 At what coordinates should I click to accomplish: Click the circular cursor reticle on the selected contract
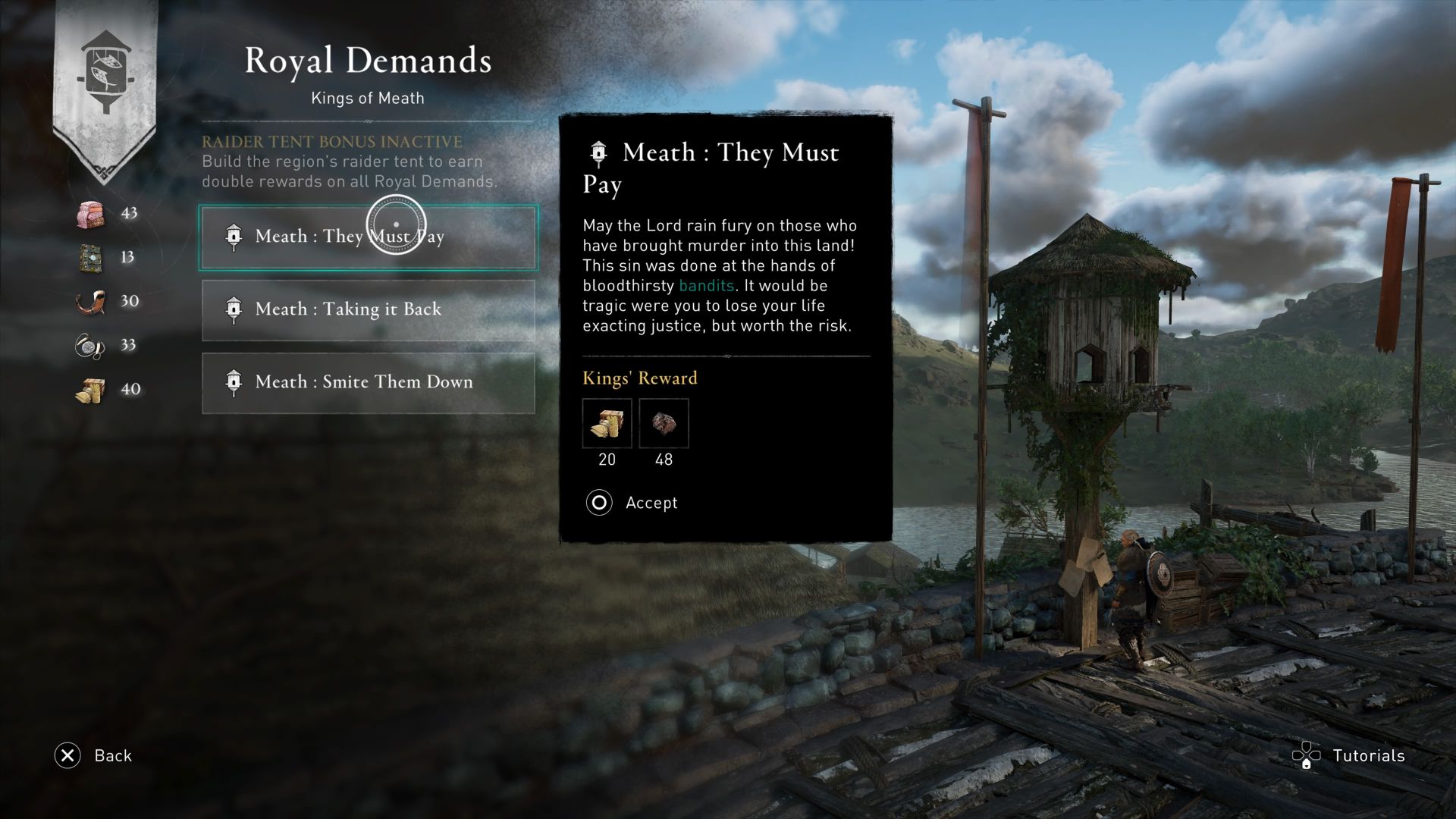[x=397, y=226]
